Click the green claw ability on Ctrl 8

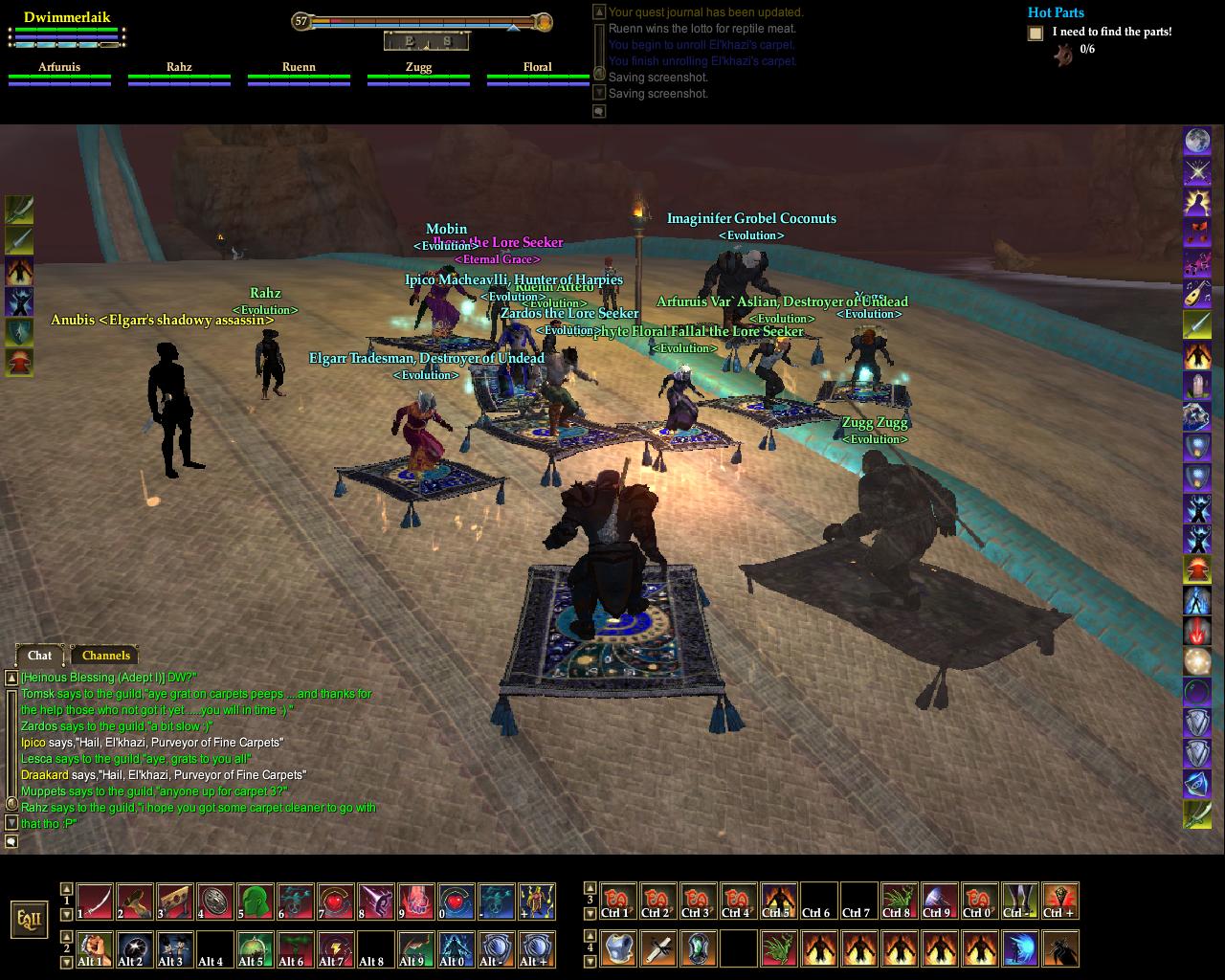coord(899,902)
